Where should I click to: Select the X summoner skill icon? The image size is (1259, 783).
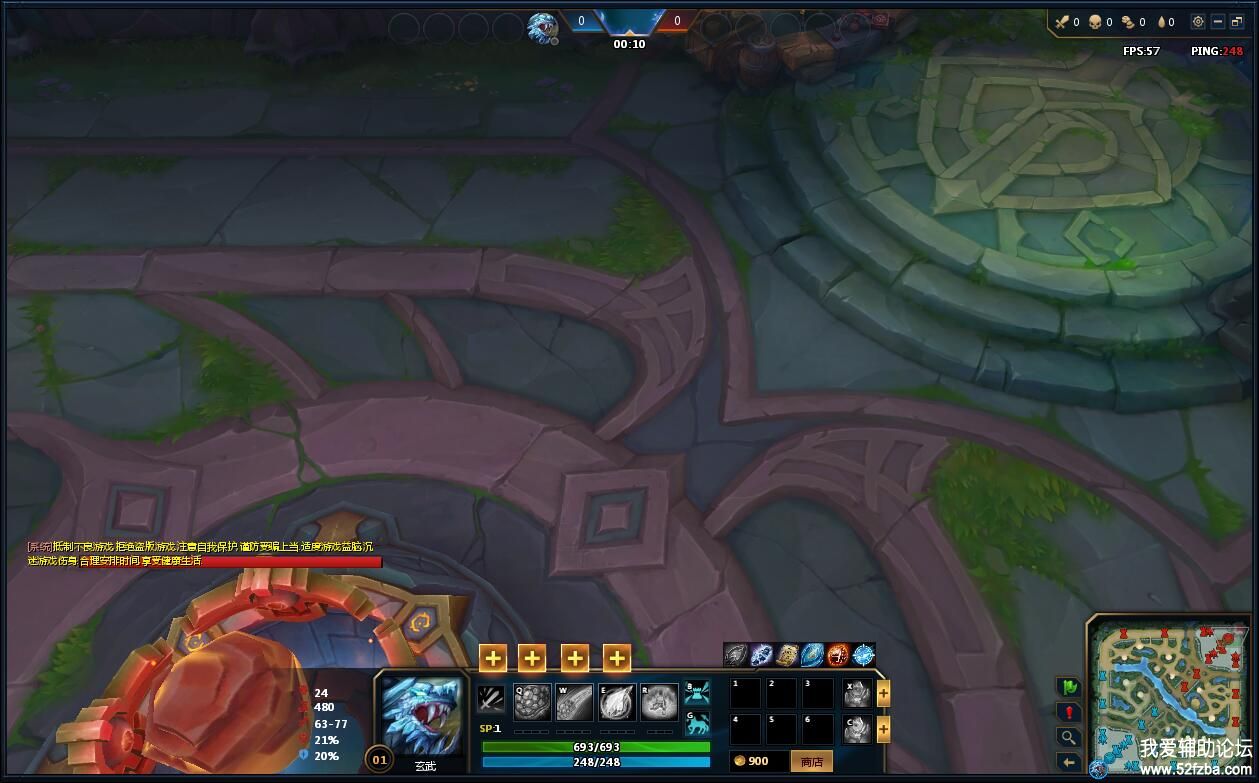tap(857, 694)
